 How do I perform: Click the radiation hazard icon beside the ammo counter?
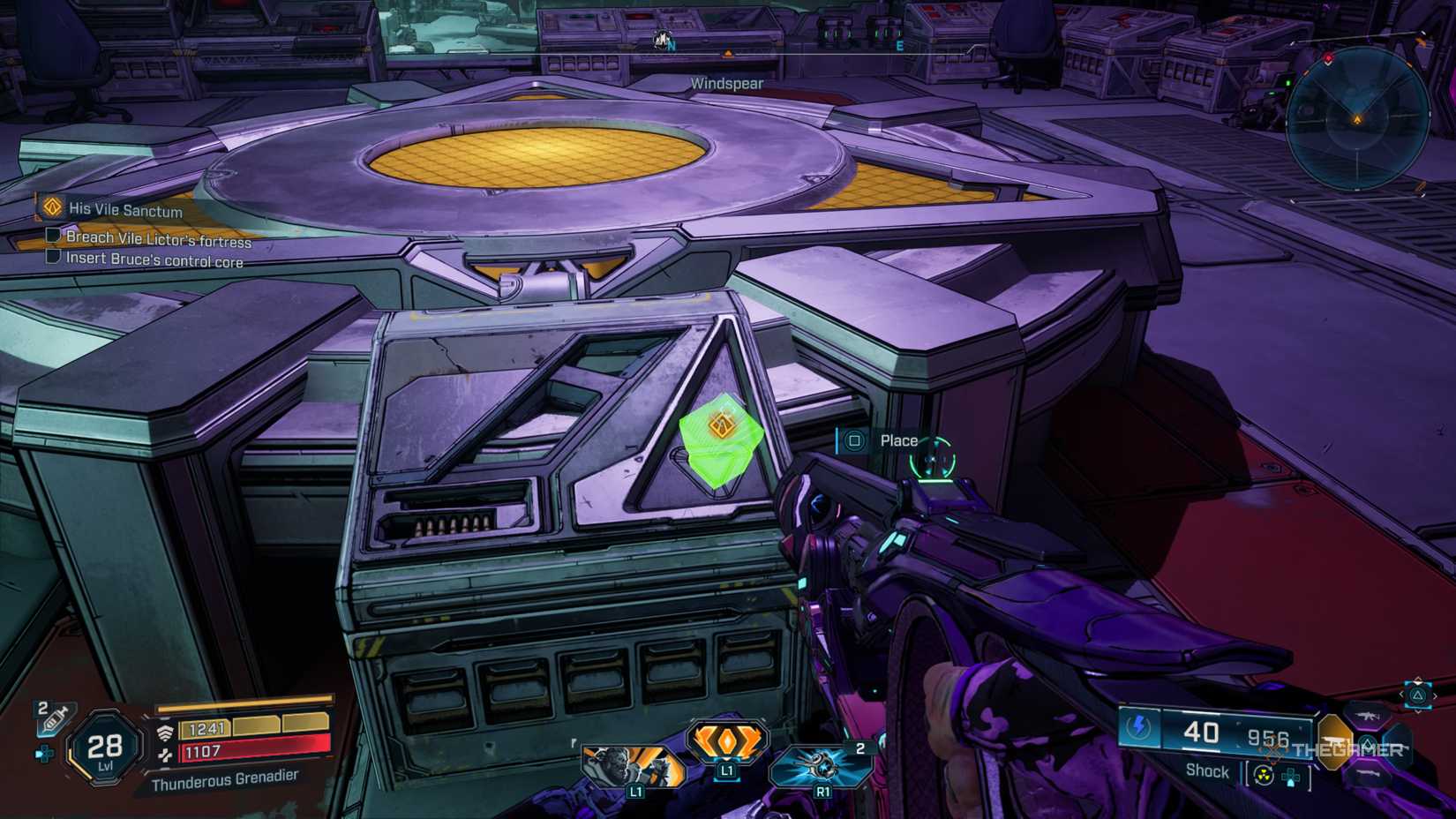pyautogui.click(x=1264, y=776)
